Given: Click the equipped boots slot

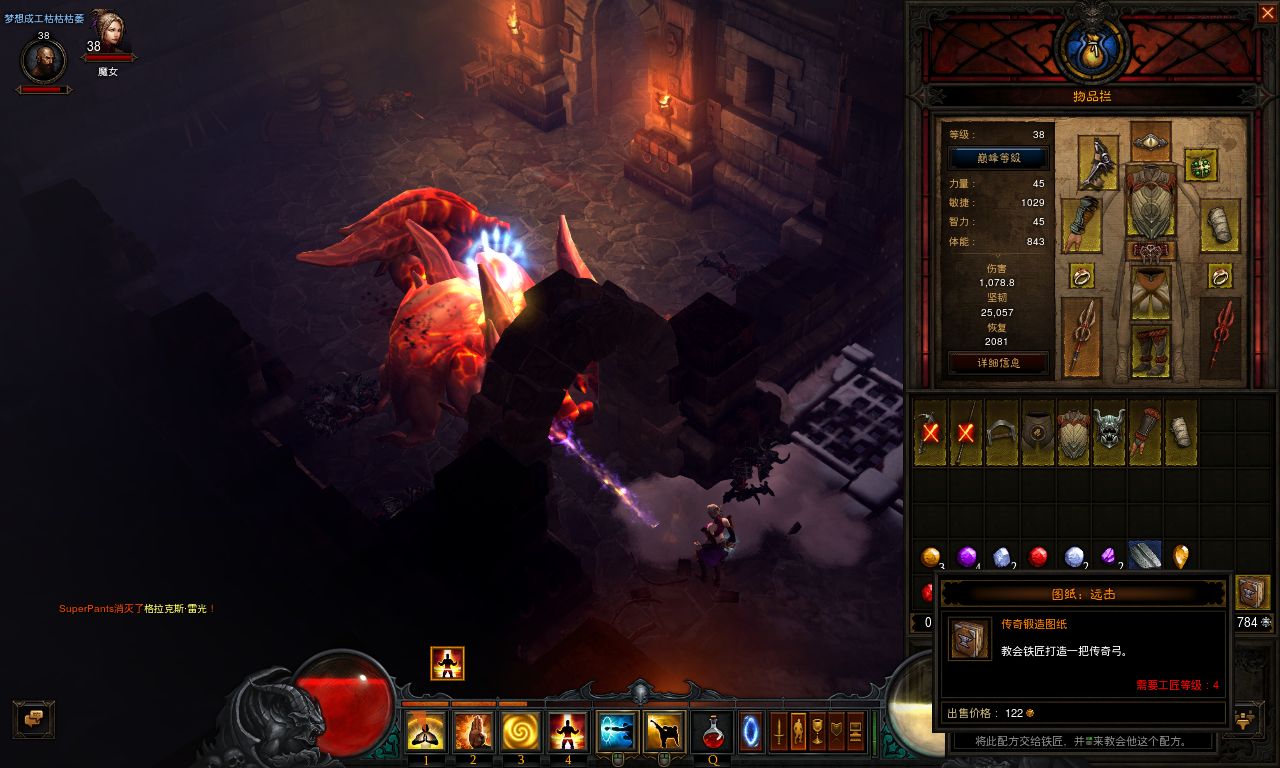Looking at the screenshot, I should [1150, 351].
